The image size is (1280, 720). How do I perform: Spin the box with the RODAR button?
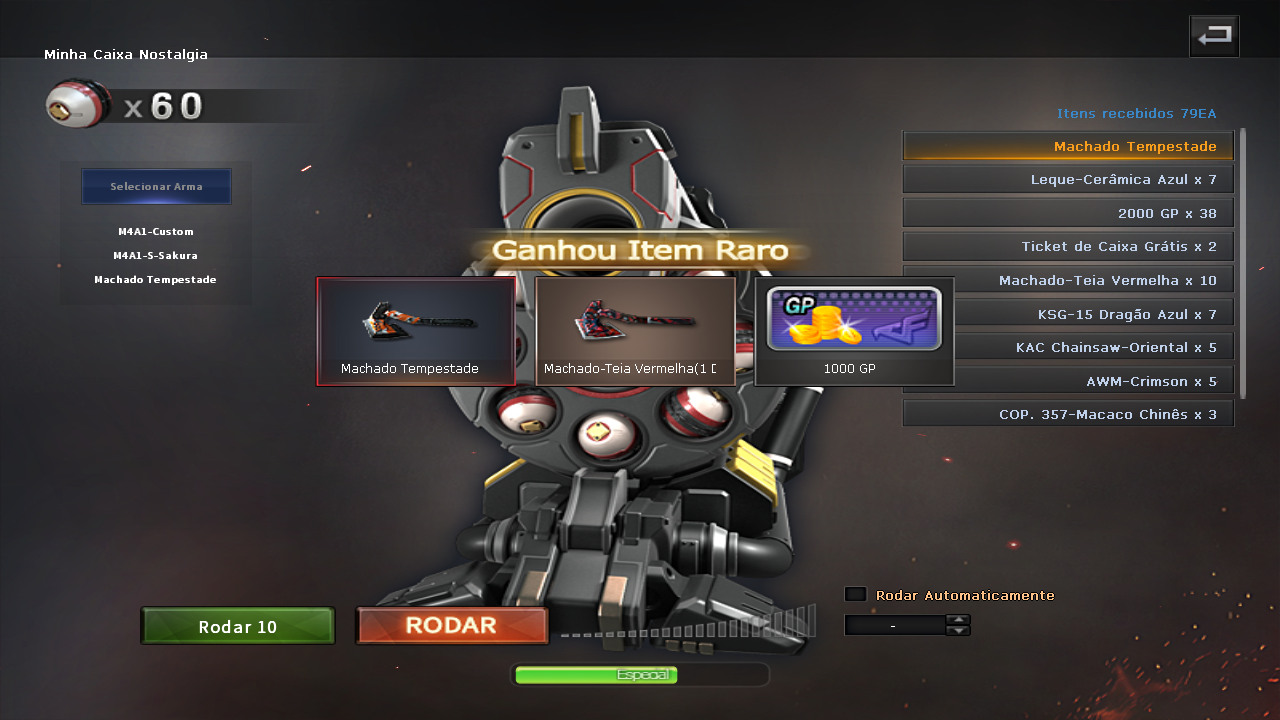[452, 626]
